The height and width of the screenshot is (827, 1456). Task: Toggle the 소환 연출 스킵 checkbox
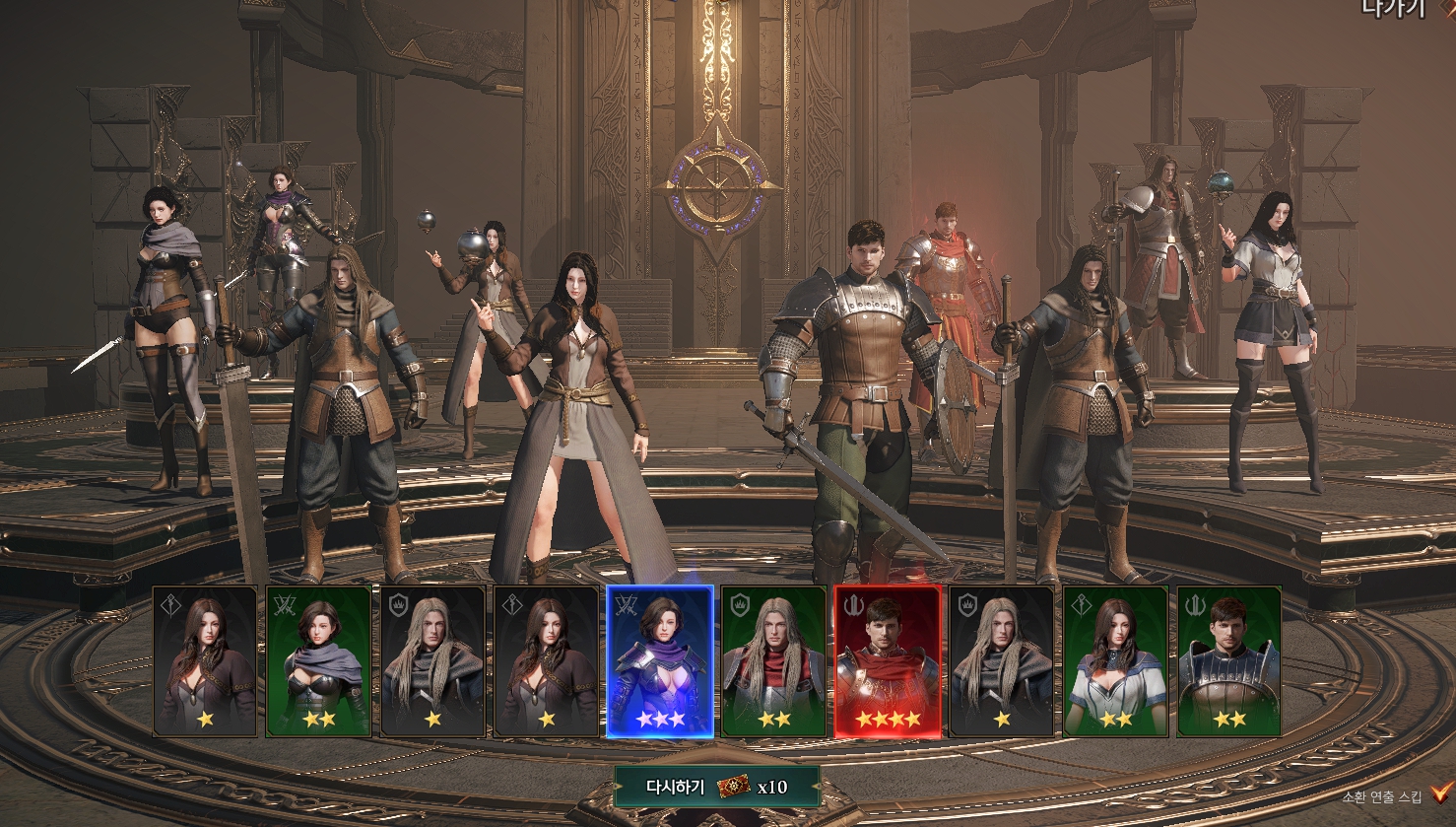(x=1442, y=793)
